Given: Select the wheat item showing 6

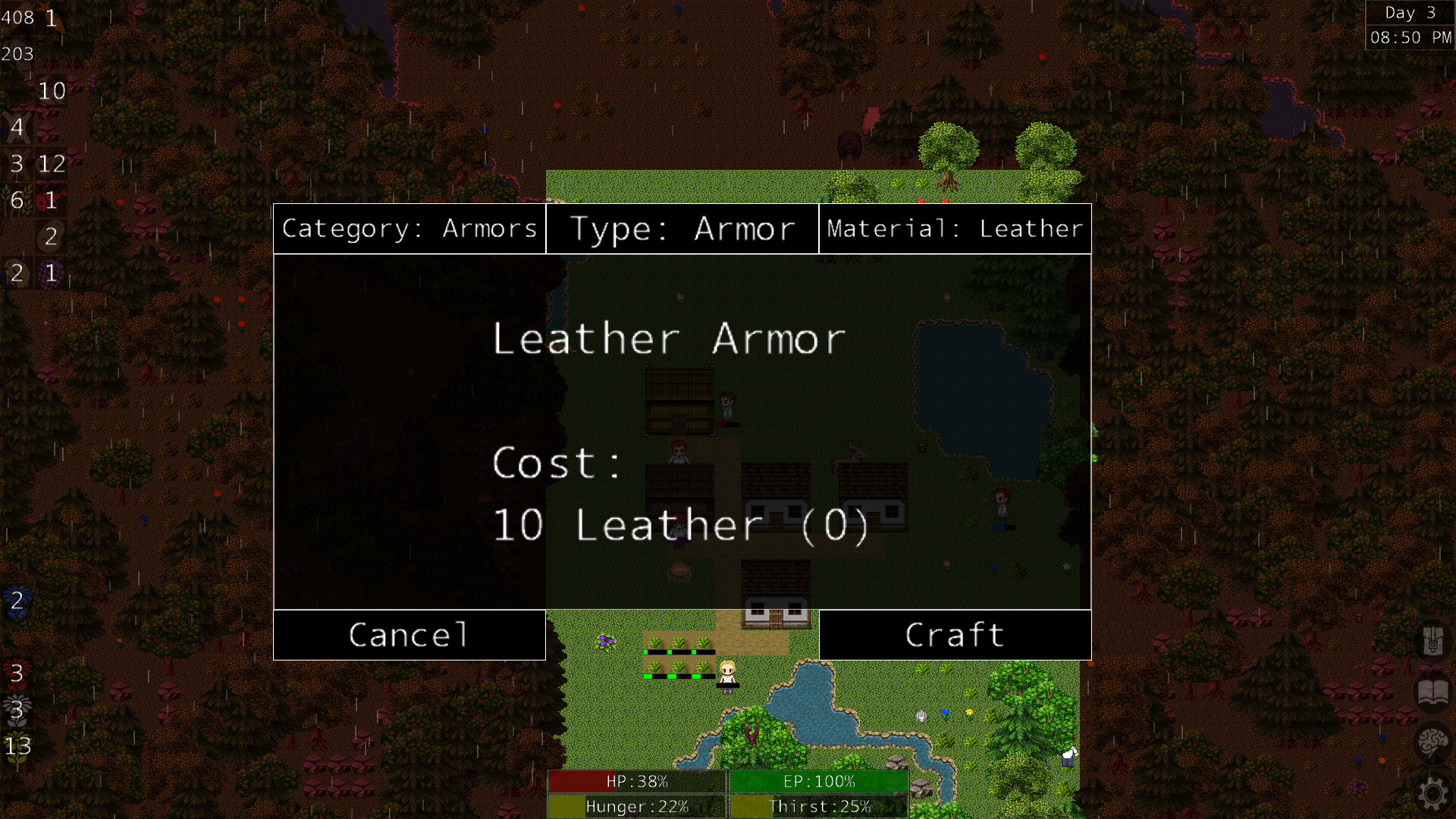Looking at the screenshot, I should coord(18,199).
